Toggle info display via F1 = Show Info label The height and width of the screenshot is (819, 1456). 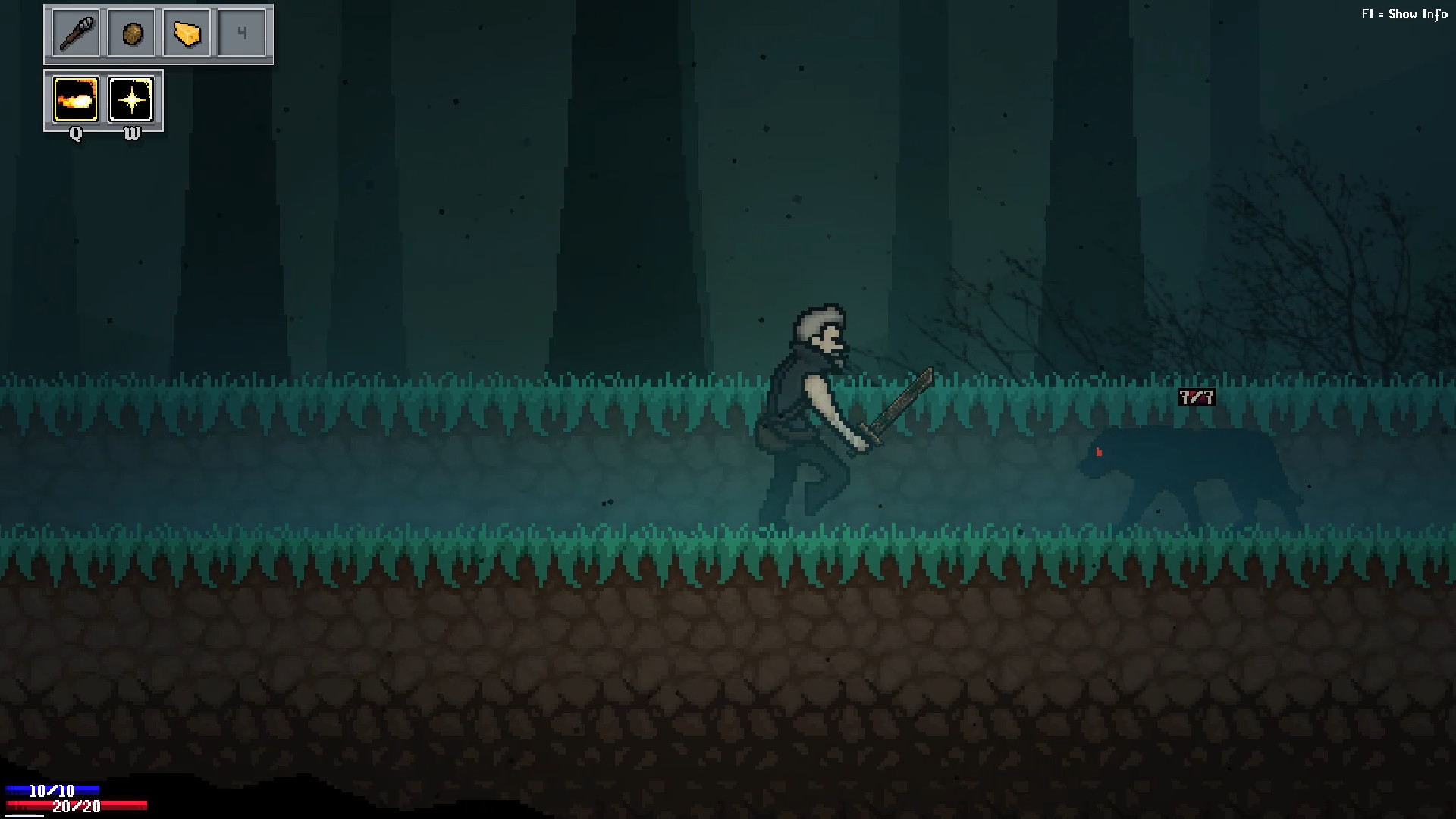1404,14
